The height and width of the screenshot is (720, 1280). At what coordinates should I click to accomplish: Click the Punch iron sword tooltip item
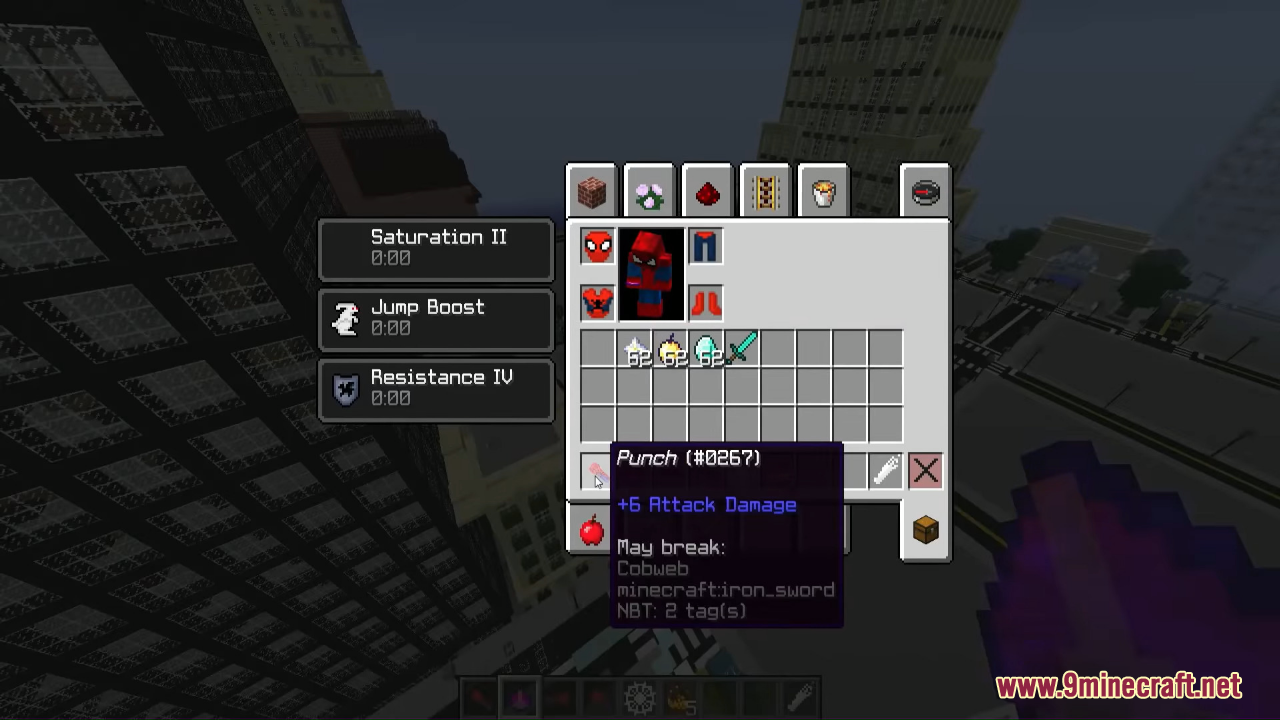pos(595,470)
